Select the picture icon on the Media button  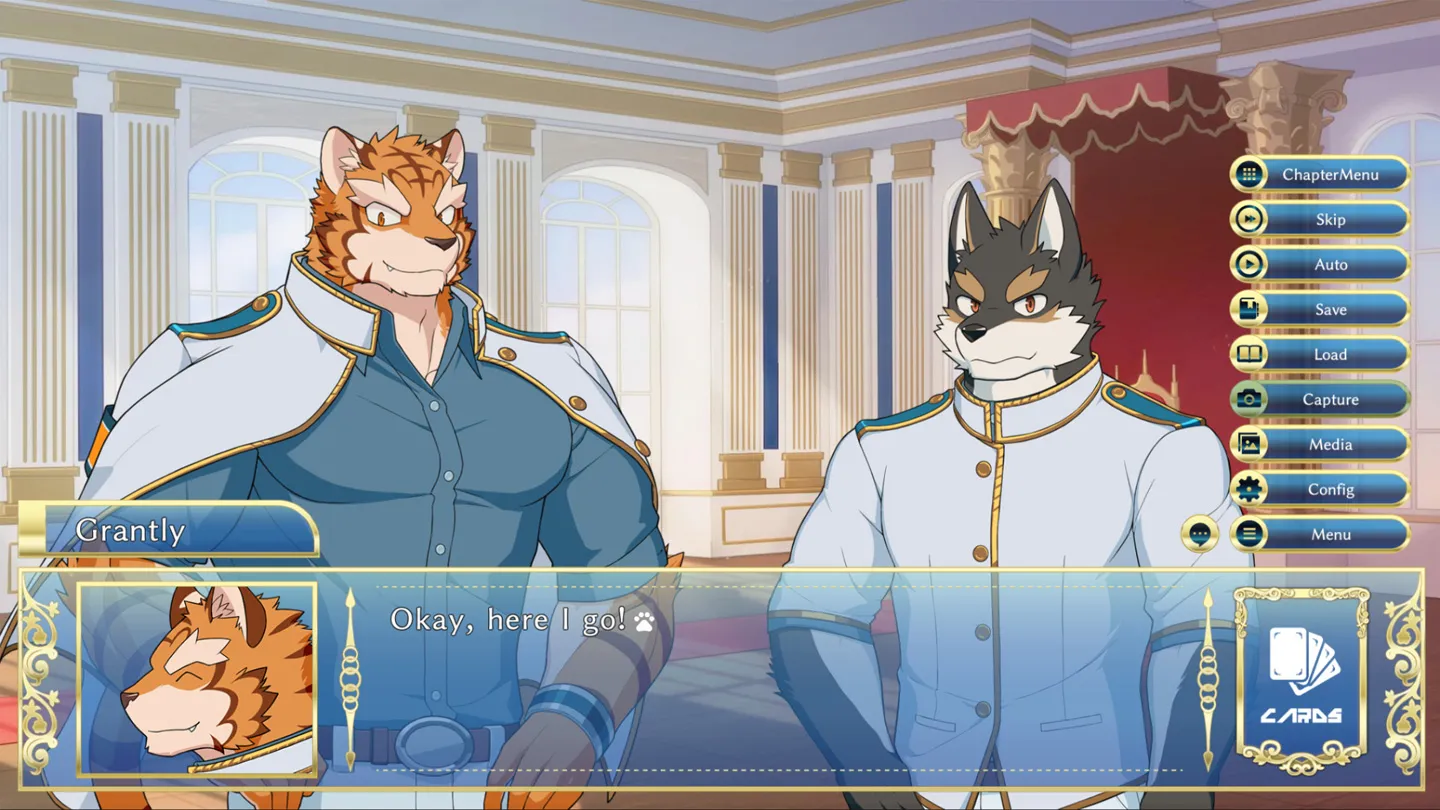tap(1248, 444)
